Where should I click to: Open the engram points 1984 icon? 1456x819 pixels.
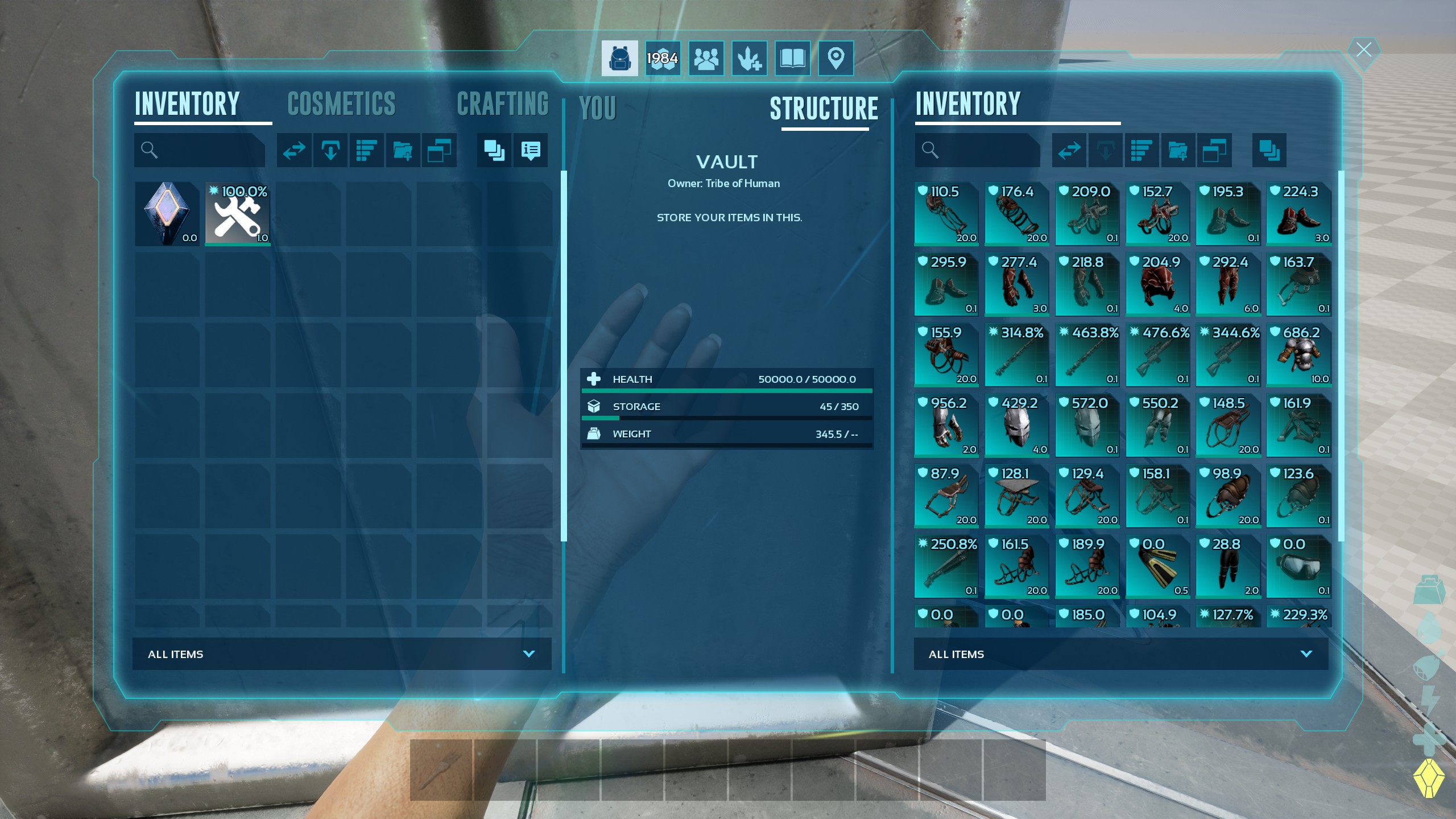click(x=663, y=58)
